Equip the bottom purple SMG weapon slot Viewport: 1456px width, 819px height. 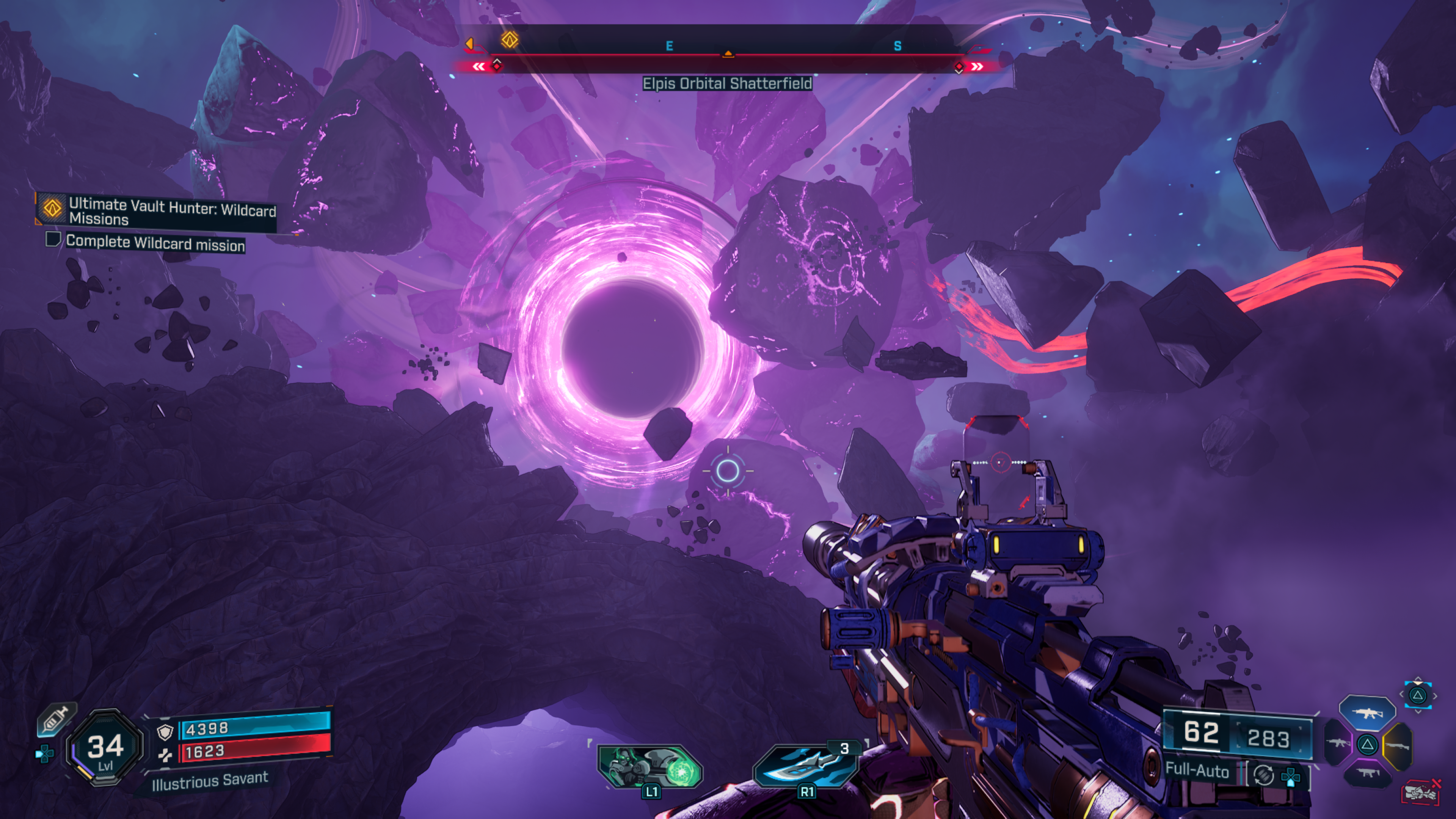click(1367, 773)
